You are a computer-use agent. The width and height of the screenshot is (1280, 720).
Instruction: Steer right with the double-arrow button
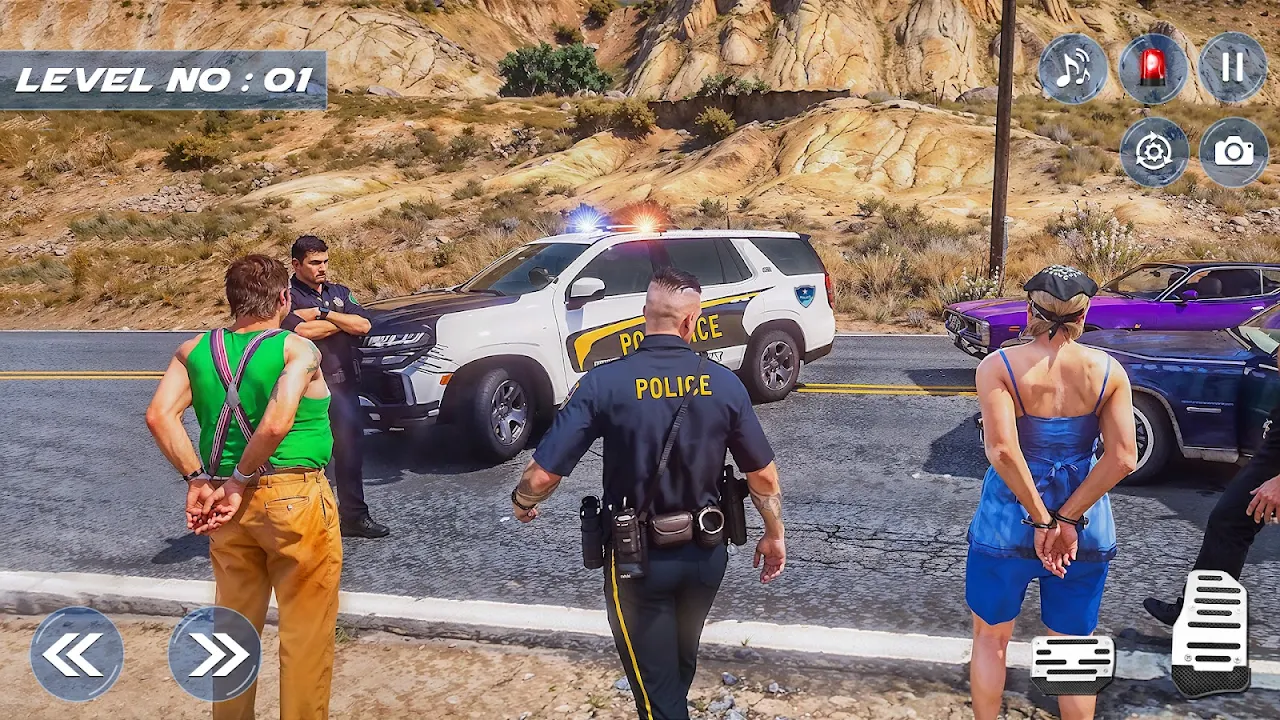215,654
